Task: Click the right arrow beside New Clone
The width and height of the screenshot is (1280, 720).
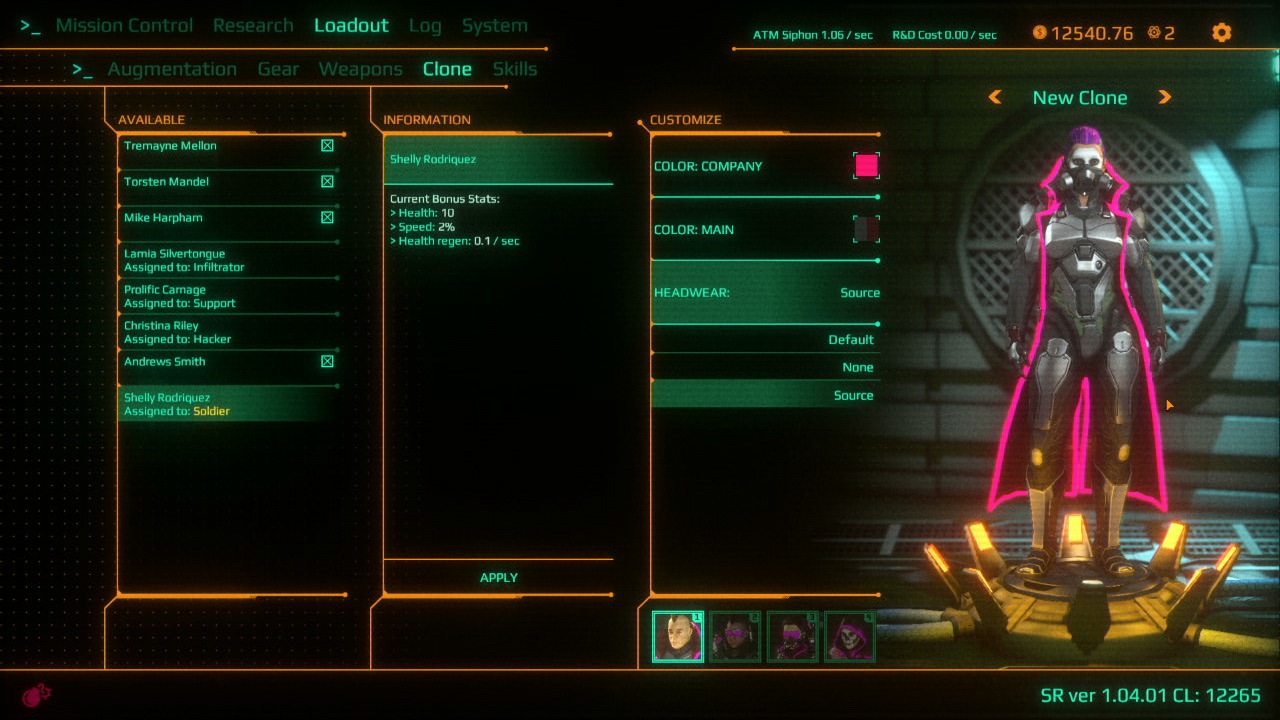Action: point(1166,97)
